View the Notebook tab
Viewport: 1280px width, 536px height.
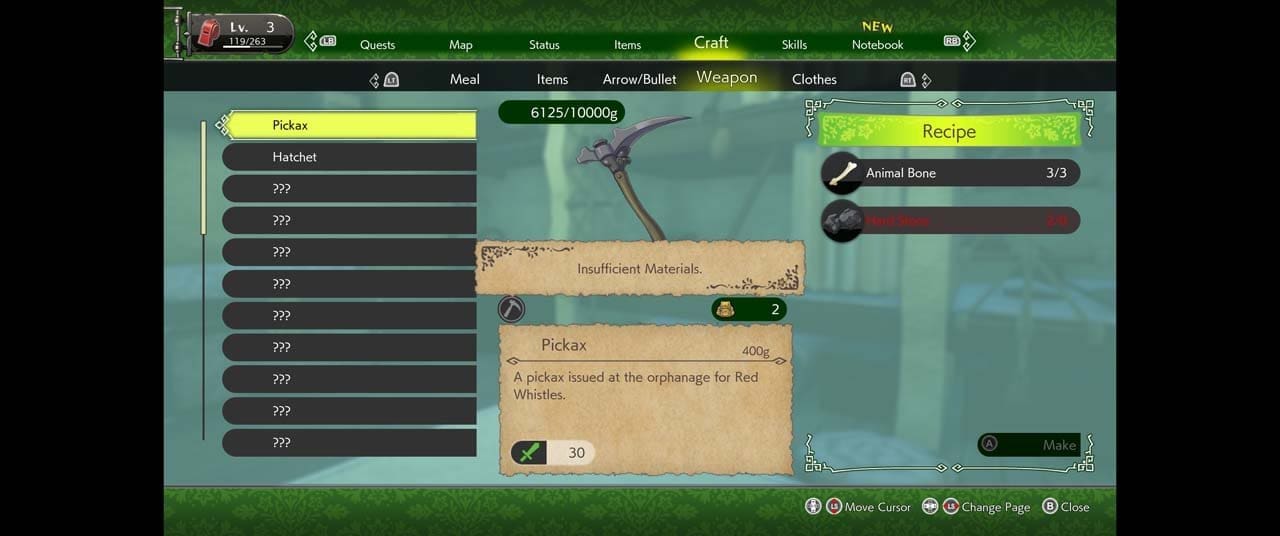point(877,44)
